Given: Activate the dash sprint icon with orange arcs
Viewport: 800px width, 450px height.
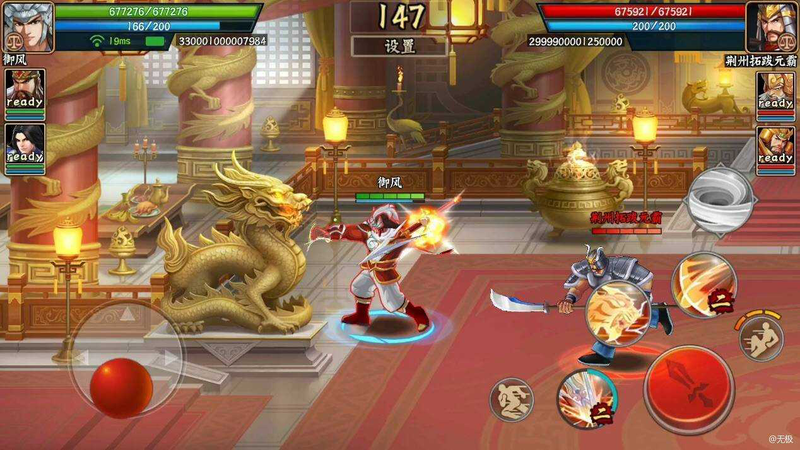Looking at the screenshot, I should (x=760, y=340).
